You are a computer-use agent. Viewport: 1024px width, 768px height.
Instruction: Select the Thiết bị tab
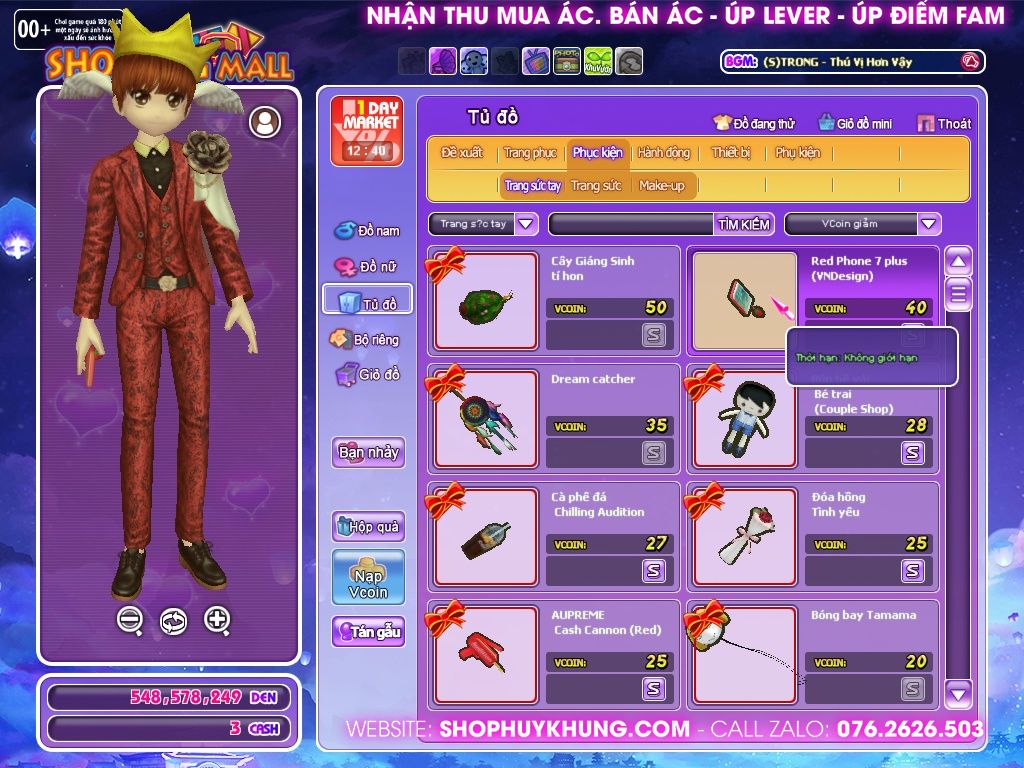coord(731,153)
